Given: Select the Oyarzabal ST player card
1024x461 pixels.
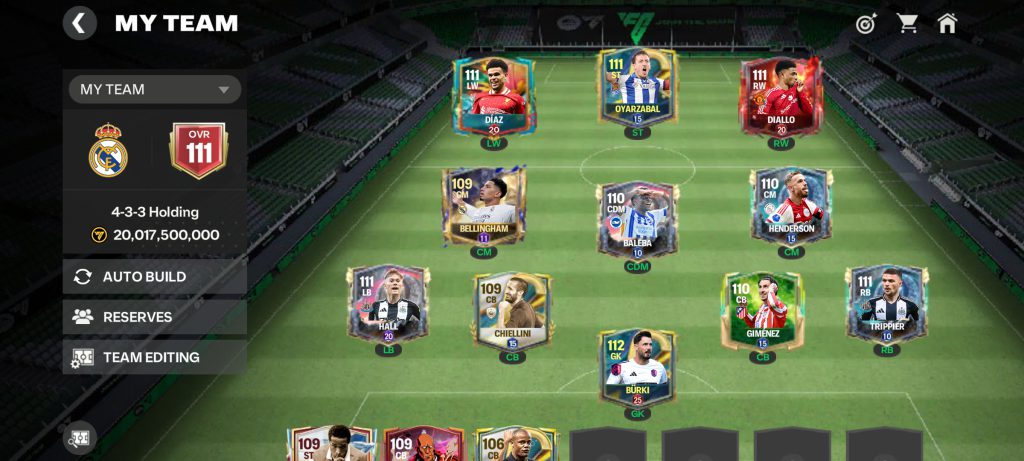Looking at the screenshot, I should [637, 88].
